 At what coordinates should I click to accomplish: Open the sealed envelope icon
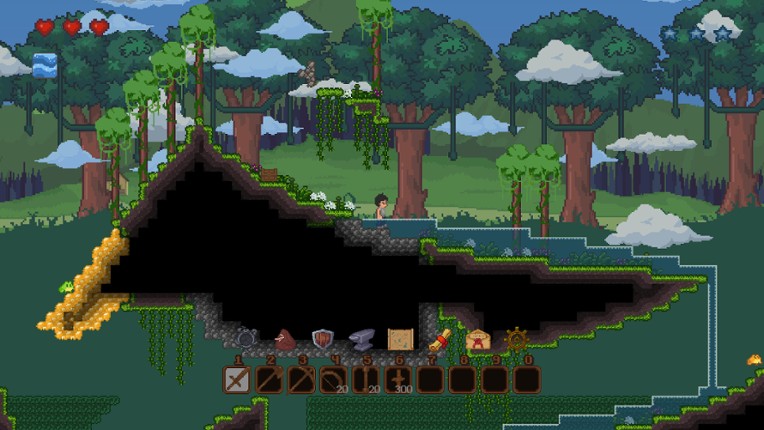478,340
